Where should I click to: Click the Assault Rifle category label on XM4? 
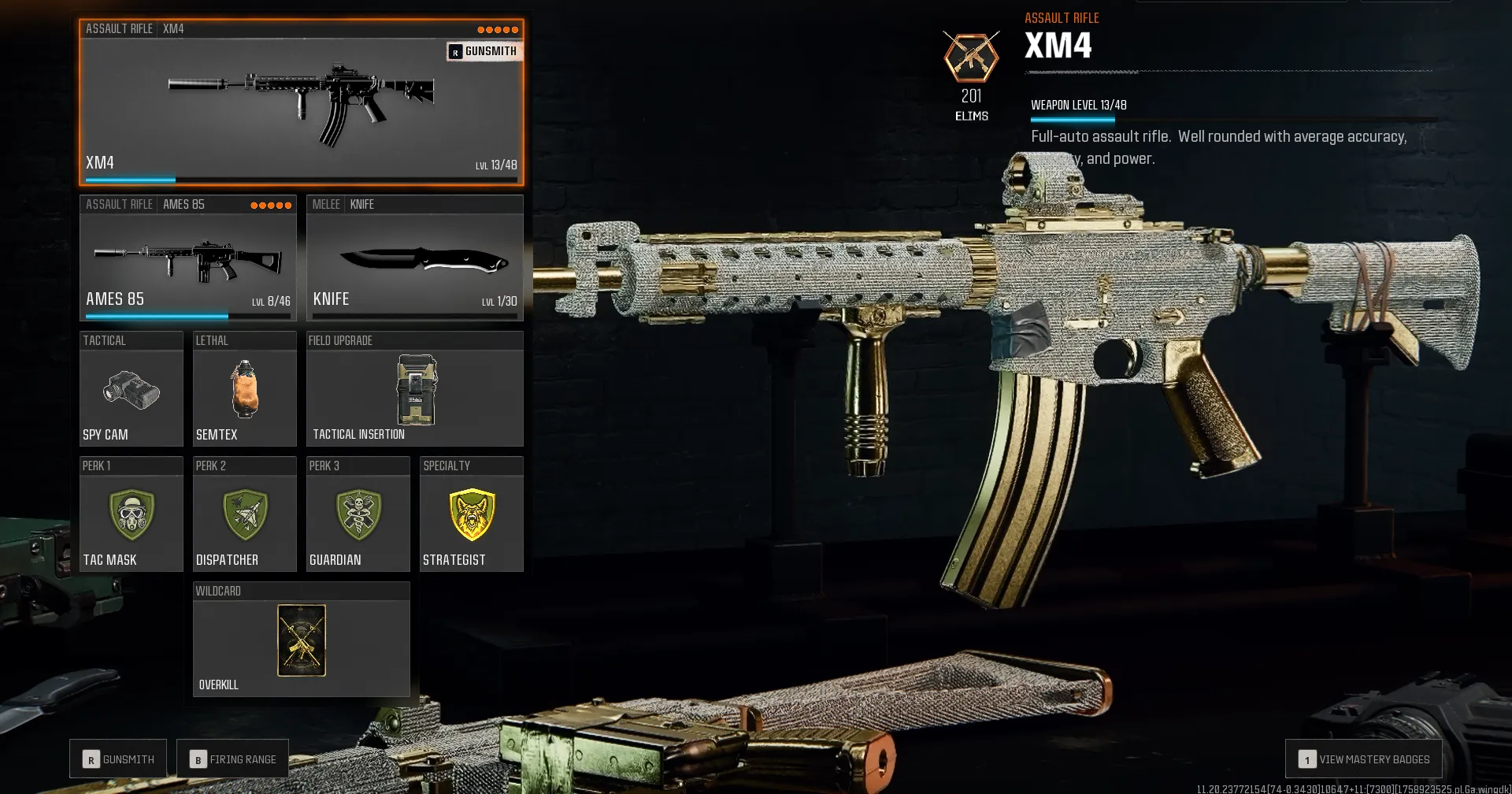pos(118,28)
